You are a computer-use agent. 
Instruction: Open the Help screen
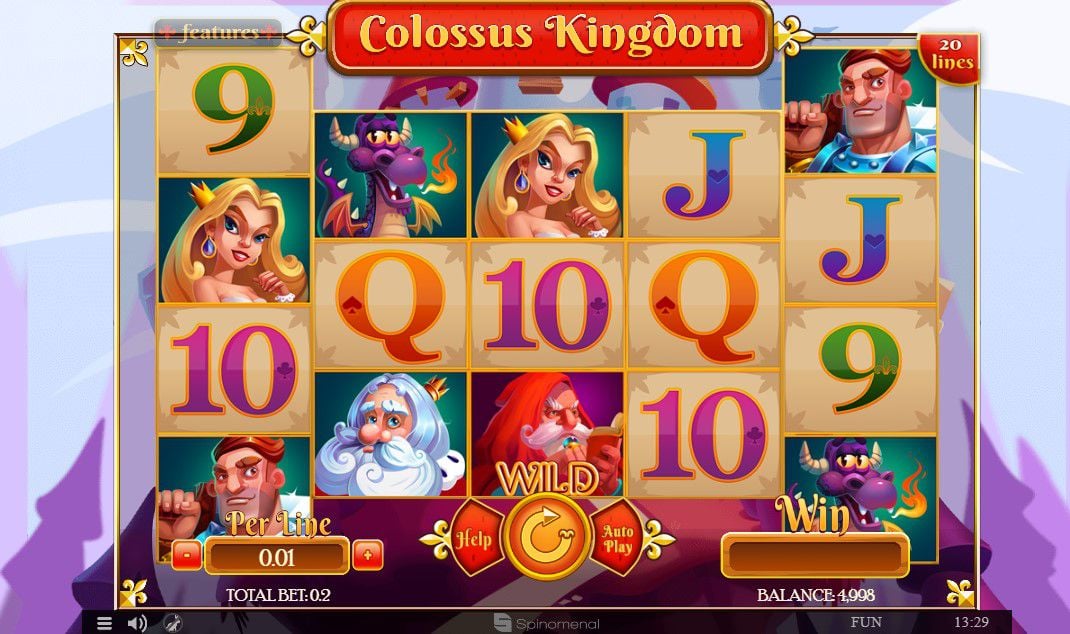click(x=474, y=538)
